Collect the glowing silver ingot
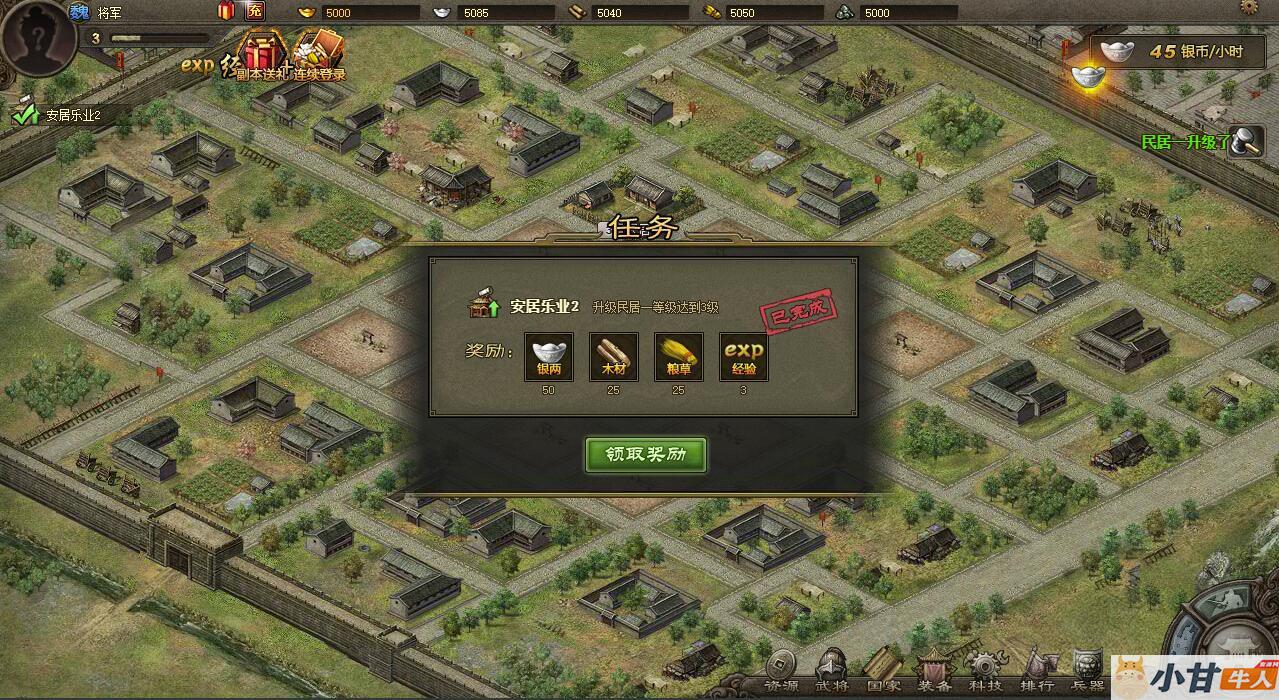Viewport: 1279px width, 700px height. [1087, 76]
